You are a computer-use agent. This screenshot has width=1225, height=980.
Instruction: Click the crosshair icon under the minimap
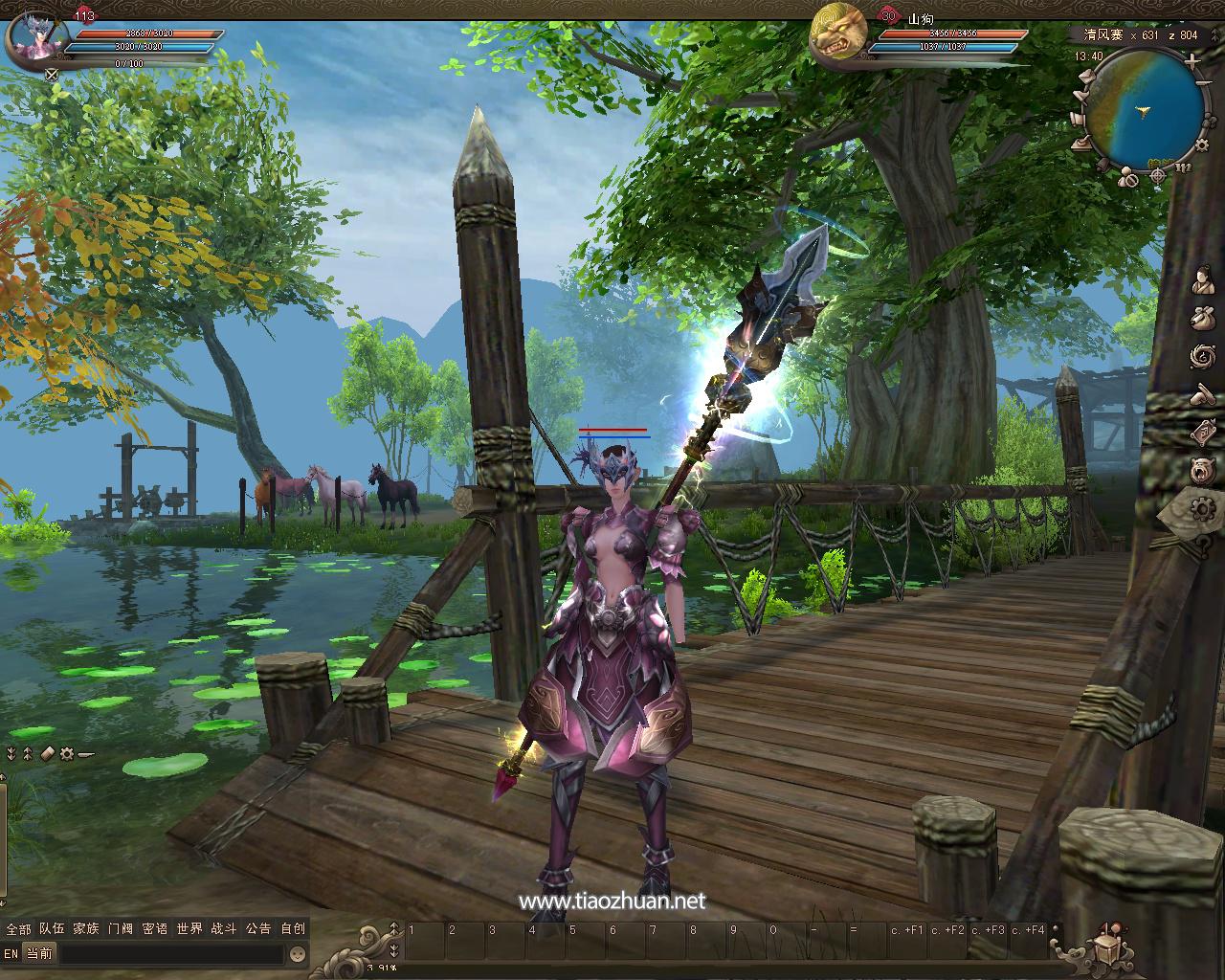(x=1158, y=176)
